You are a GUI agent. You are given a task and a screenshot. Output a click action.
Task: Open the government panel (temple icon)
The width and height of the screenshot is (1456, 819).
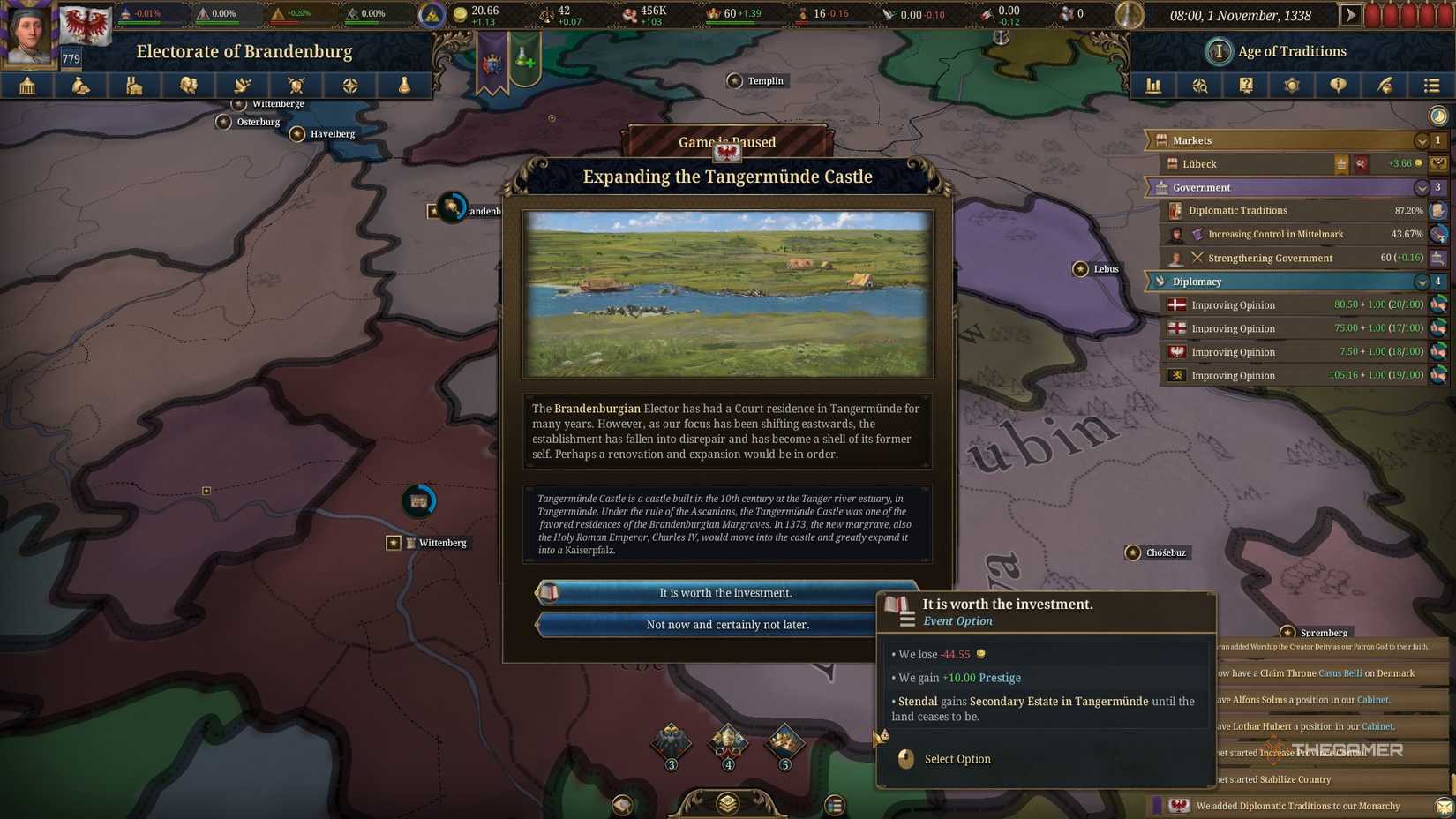(x=26, y=86)
